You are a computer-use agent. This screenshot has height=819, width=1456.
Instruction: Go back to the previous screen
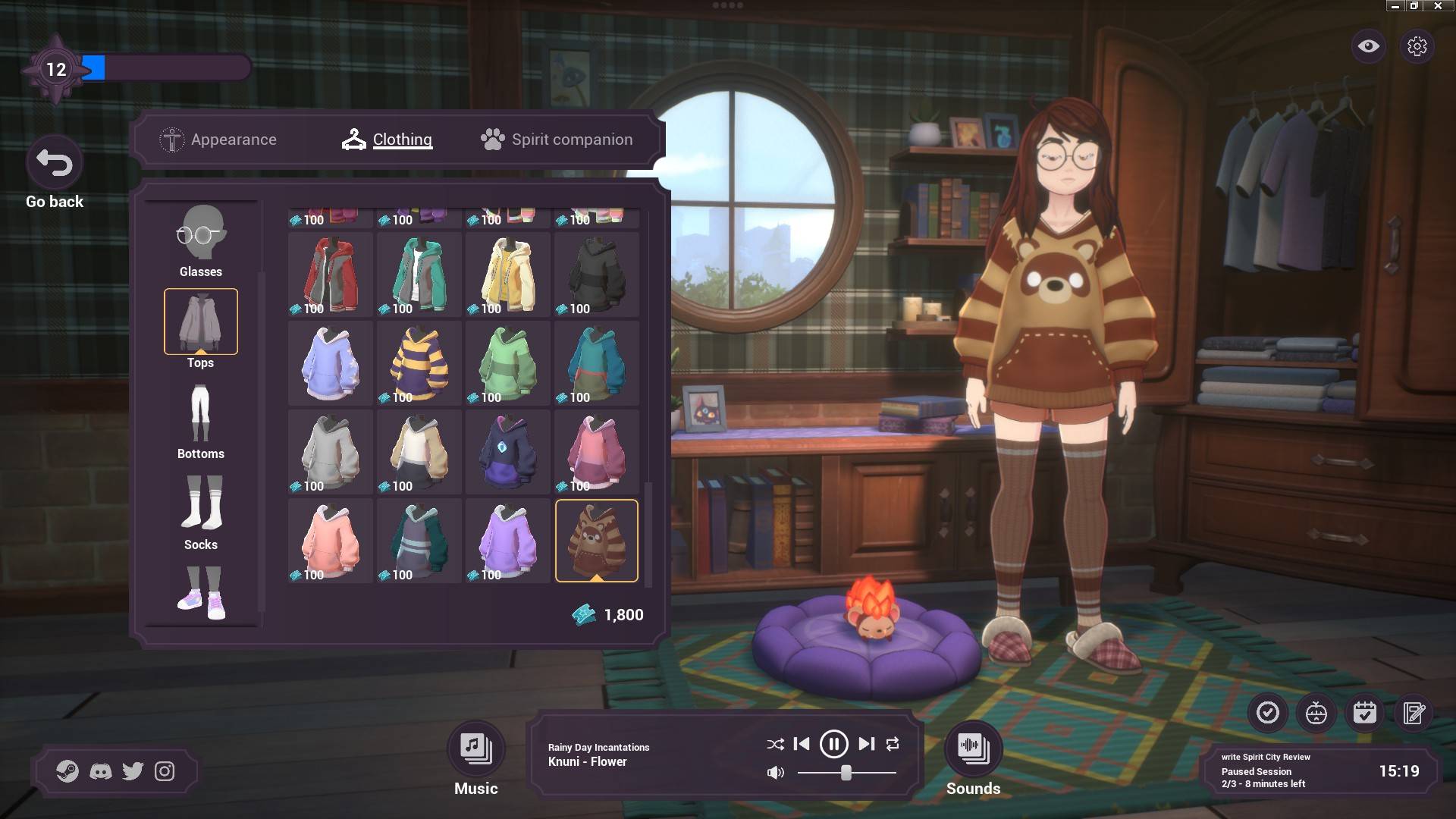(x=54, y=164)
